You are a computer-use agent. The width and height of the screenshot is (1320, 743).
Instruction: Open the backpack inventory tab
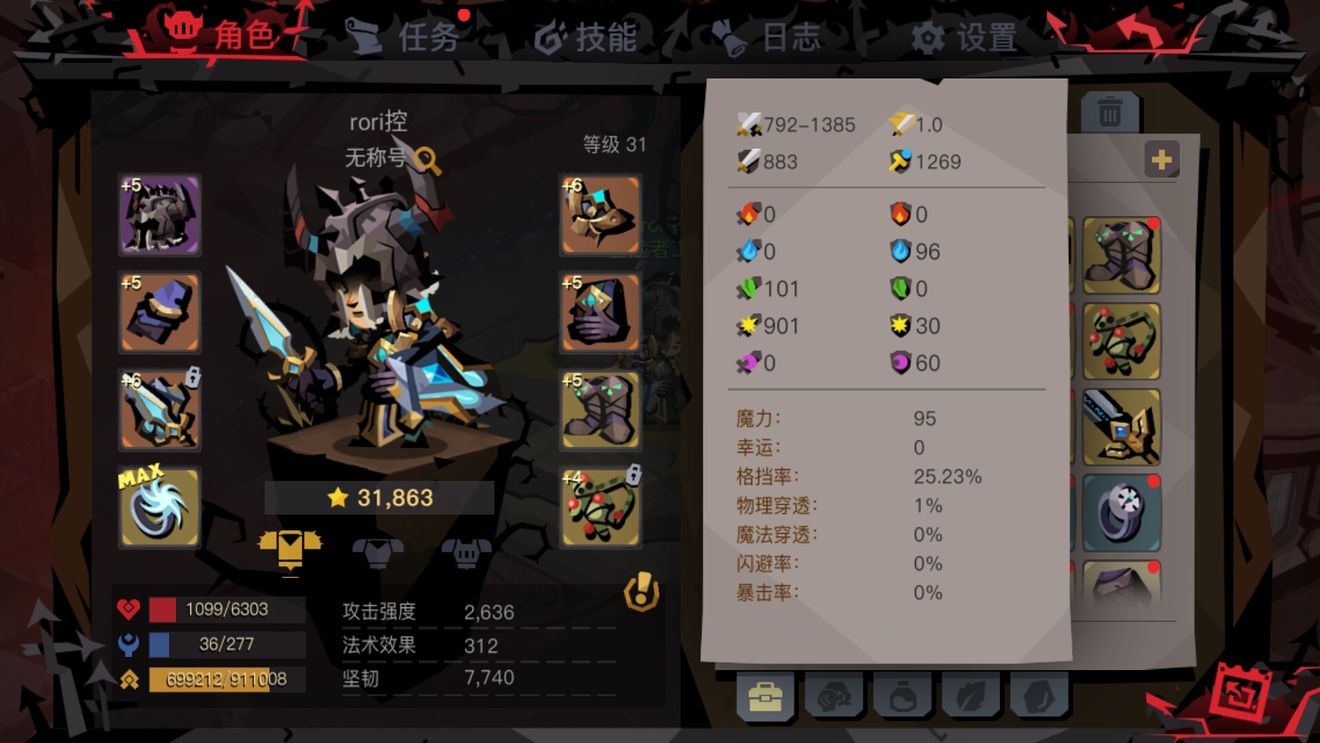coord(766,694)
